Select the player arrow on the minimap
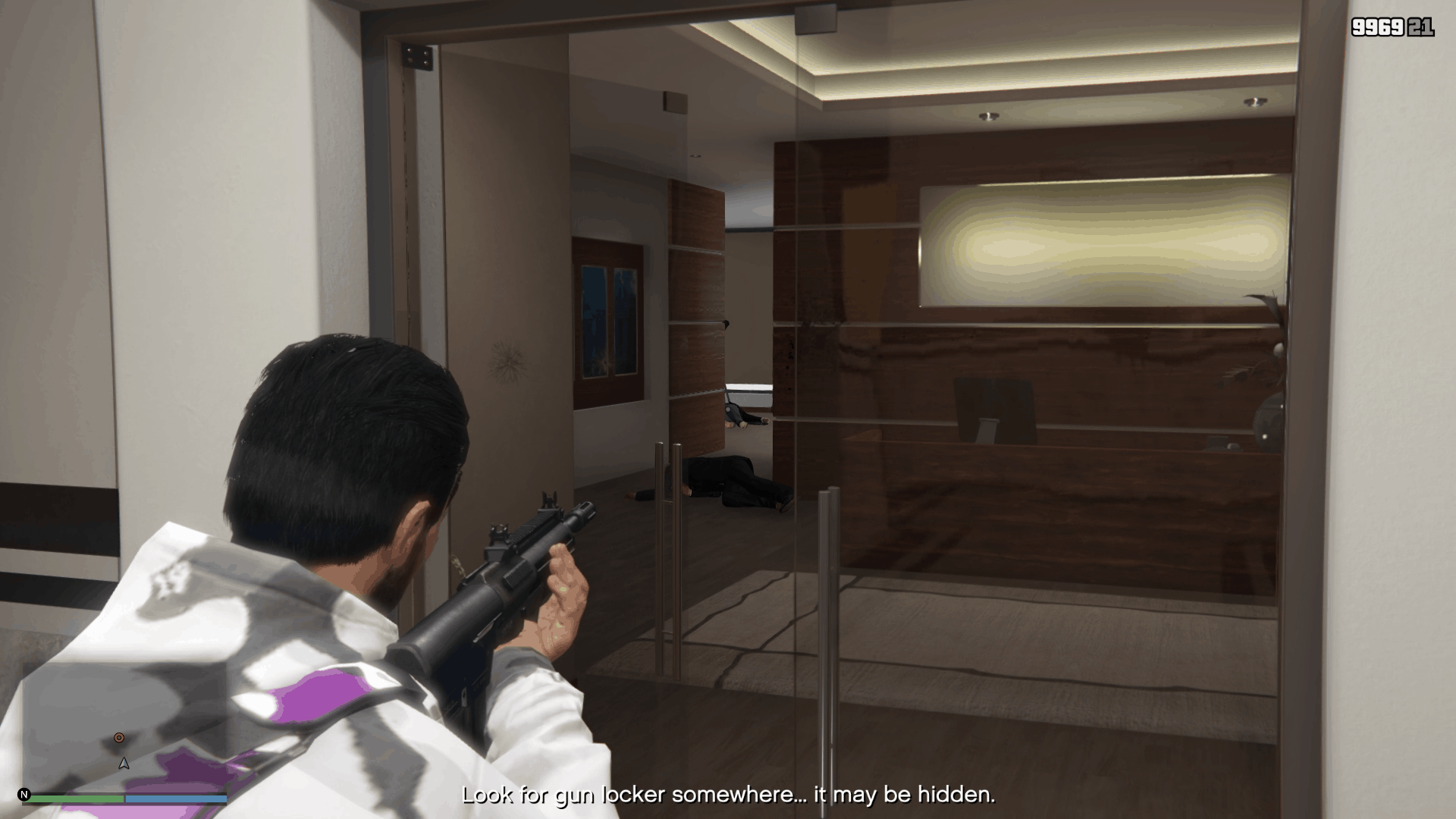Screen dimensions: 1456x819 coord(123,764)
